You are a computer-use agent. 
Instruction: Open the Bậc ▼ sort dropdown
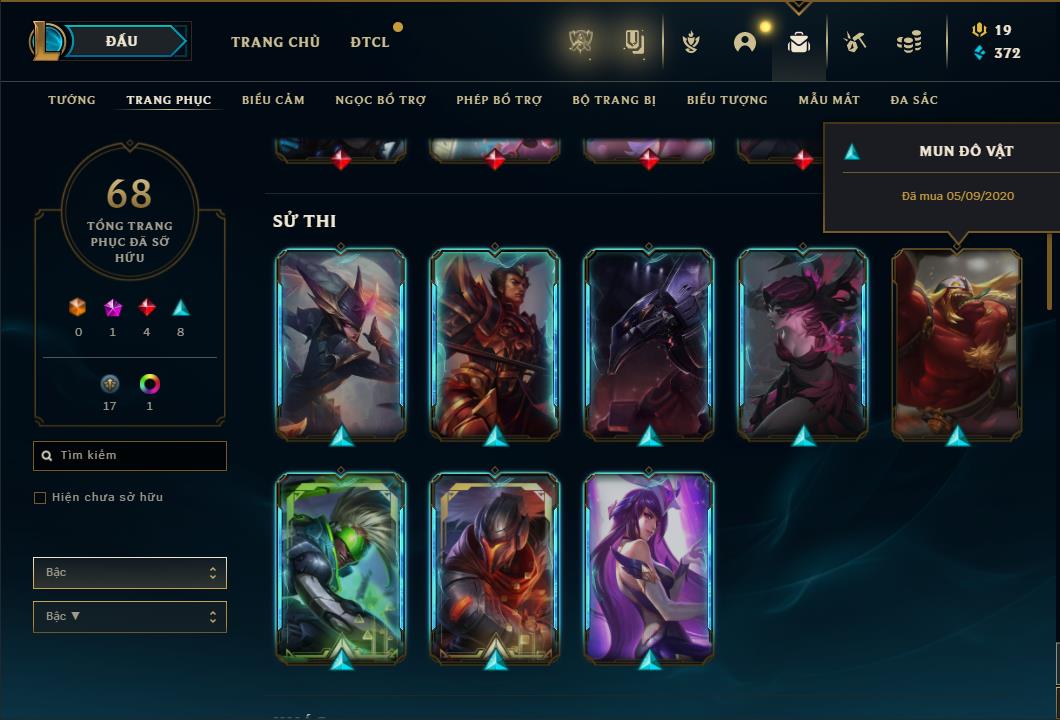click(130, 617)
